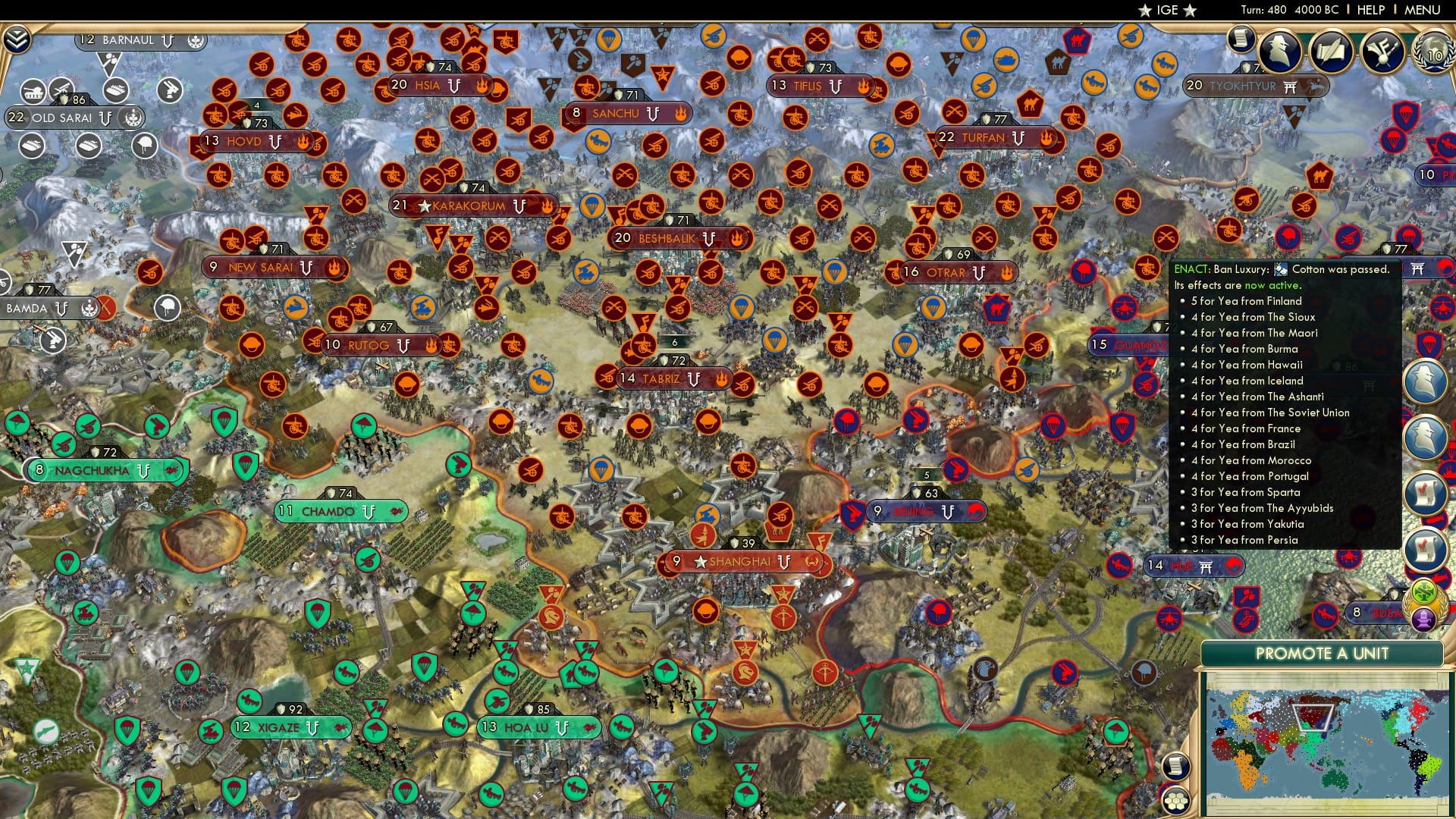Viewport: 1456px width, 819px height.
Task: Open the Social Policies screen
Action: point(1241,44)
